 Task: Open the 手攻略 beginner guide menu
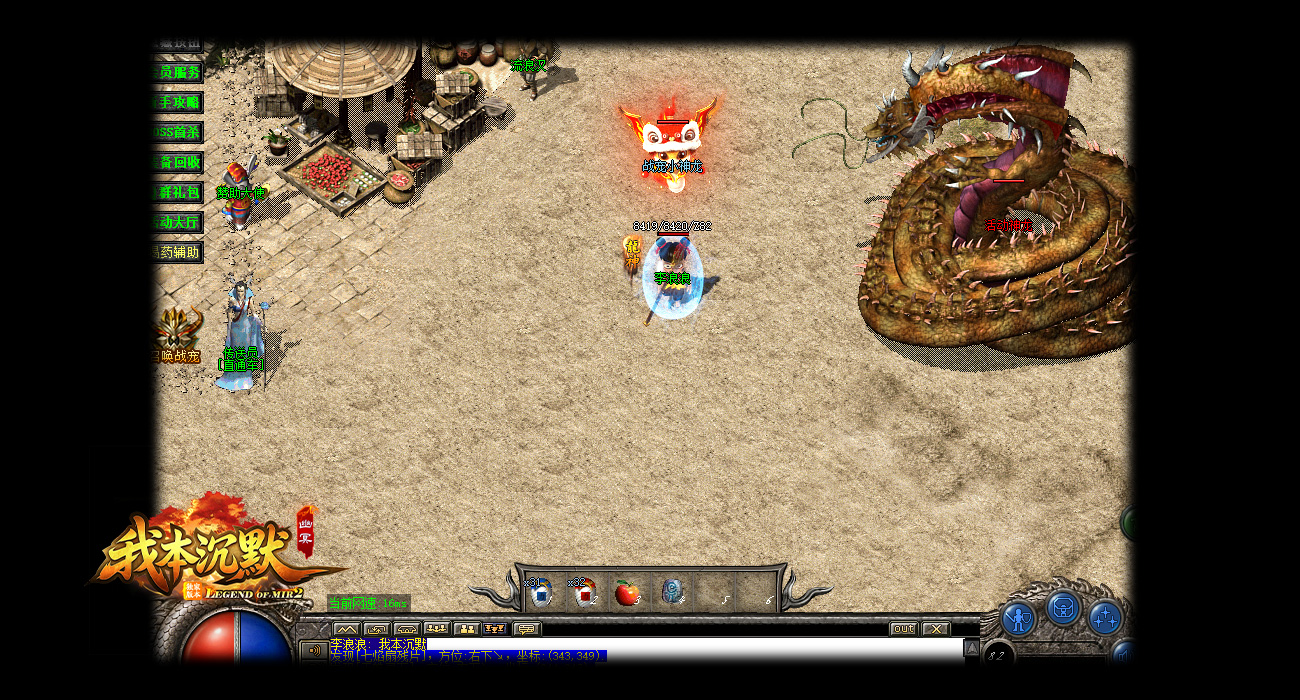[x=179, y=102]
